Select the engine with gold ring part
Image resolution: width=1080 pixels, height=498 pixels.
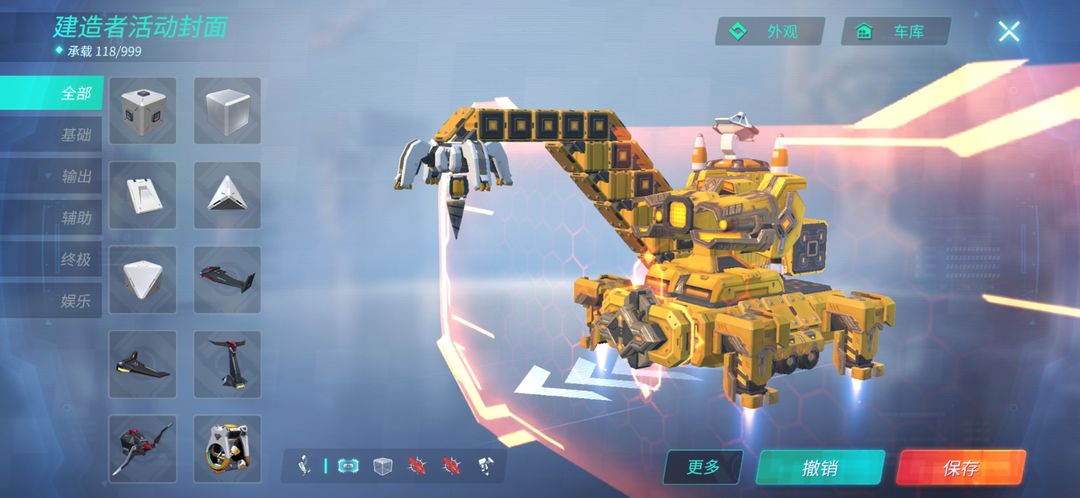tap(227, 448)
